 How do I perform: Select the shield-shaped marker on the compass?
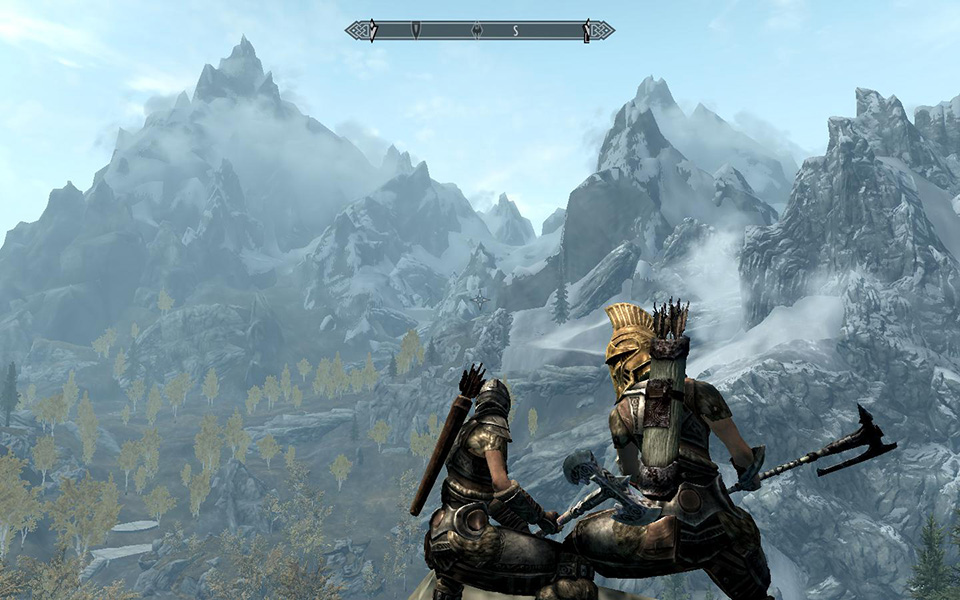(x=416, y=31)
